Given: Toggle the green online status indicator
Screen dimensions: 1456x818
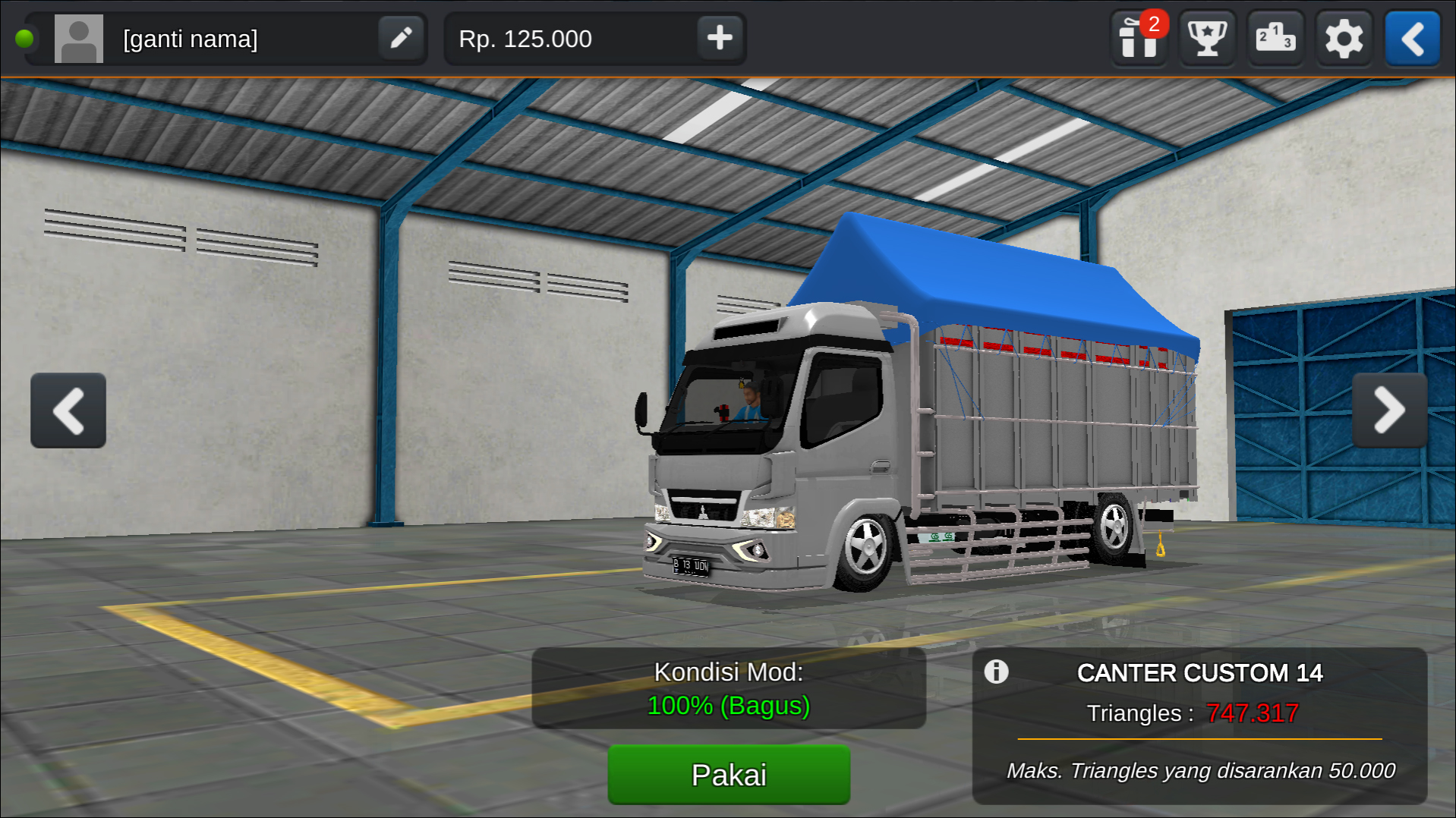Looking at the screenshot, I should (25, 38).
